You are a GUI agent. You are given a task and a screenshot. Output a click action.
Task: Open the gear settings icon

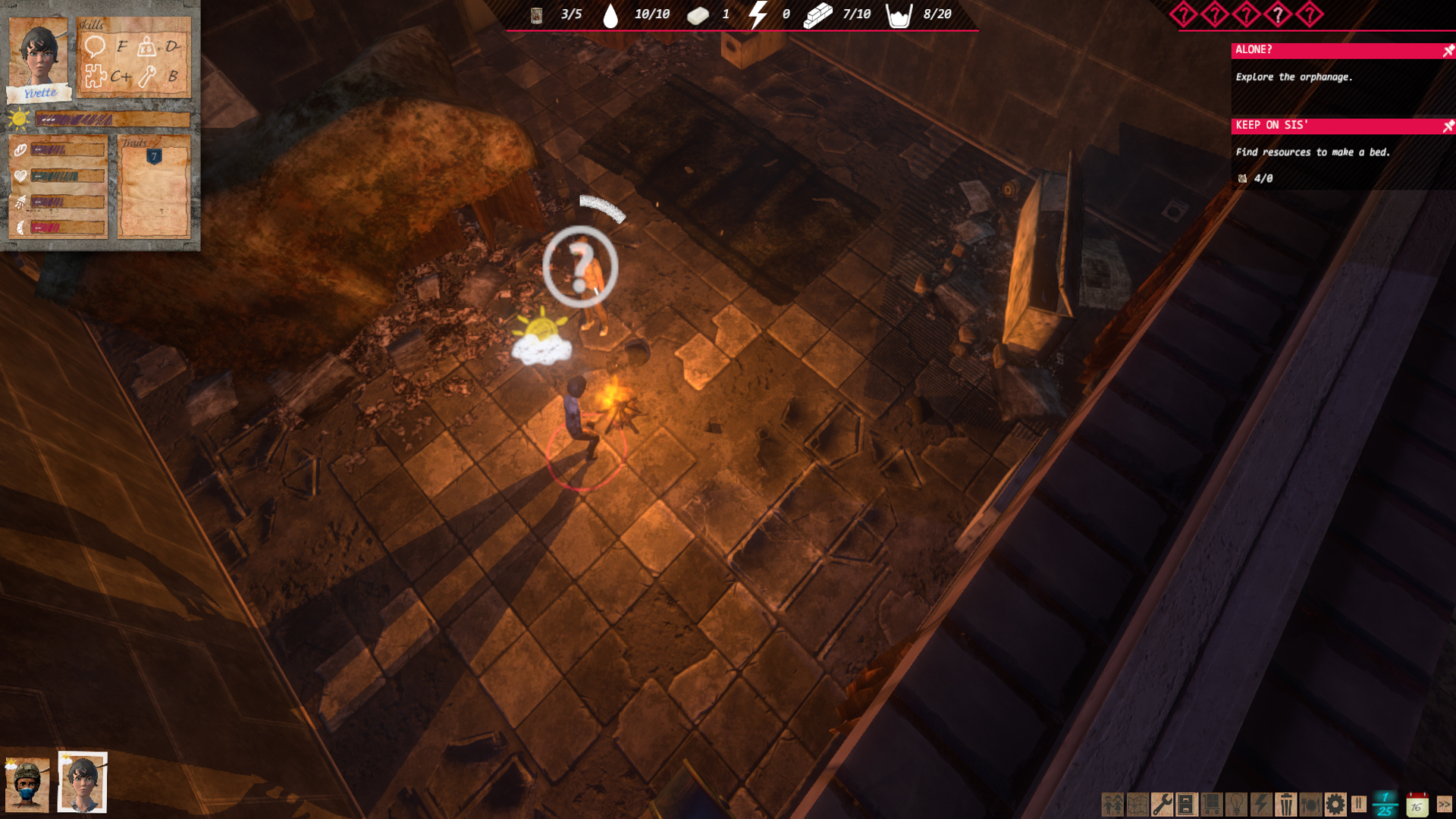[1335, 804]
